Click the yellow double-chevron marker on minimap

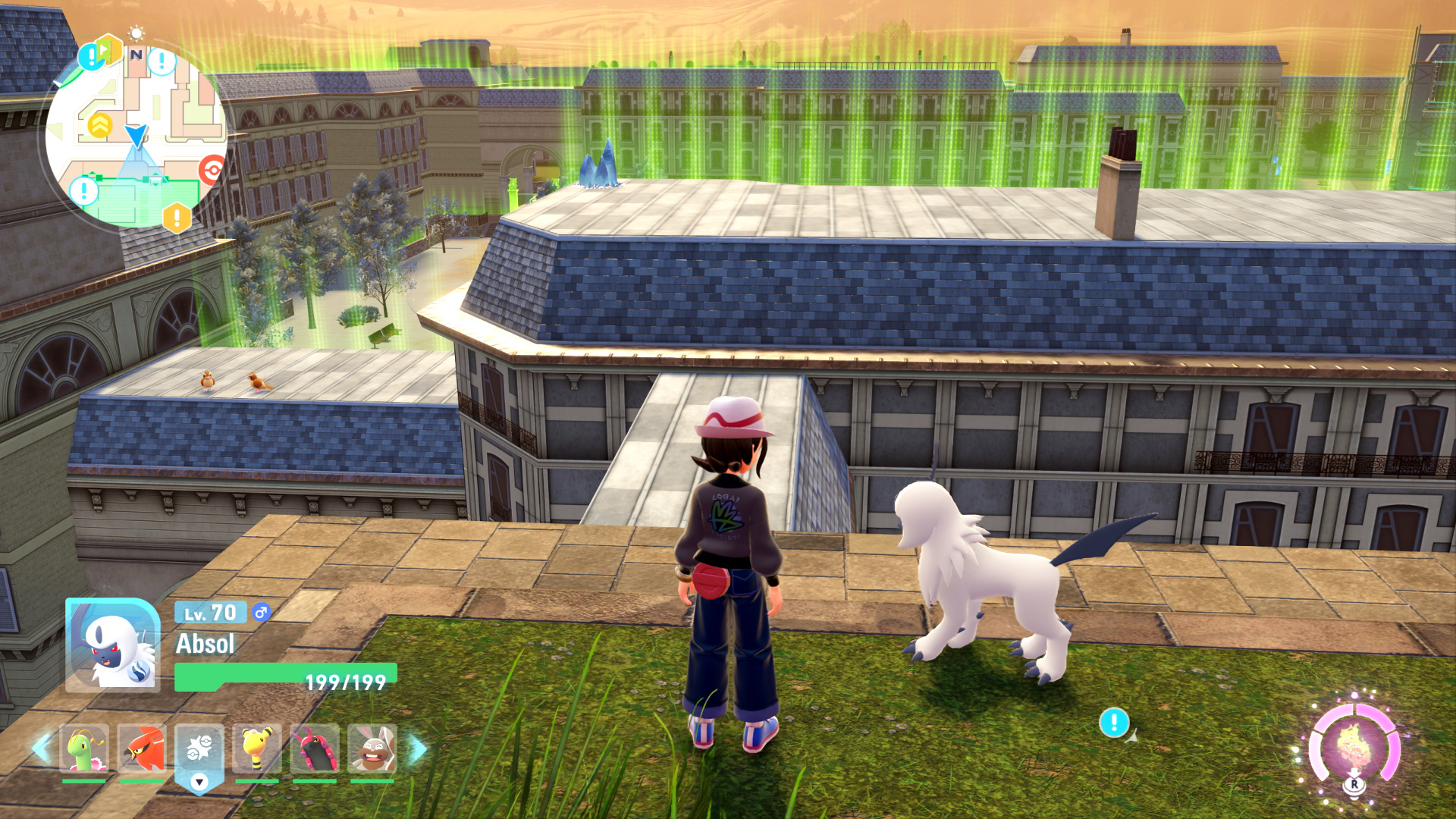coord(99,125)
